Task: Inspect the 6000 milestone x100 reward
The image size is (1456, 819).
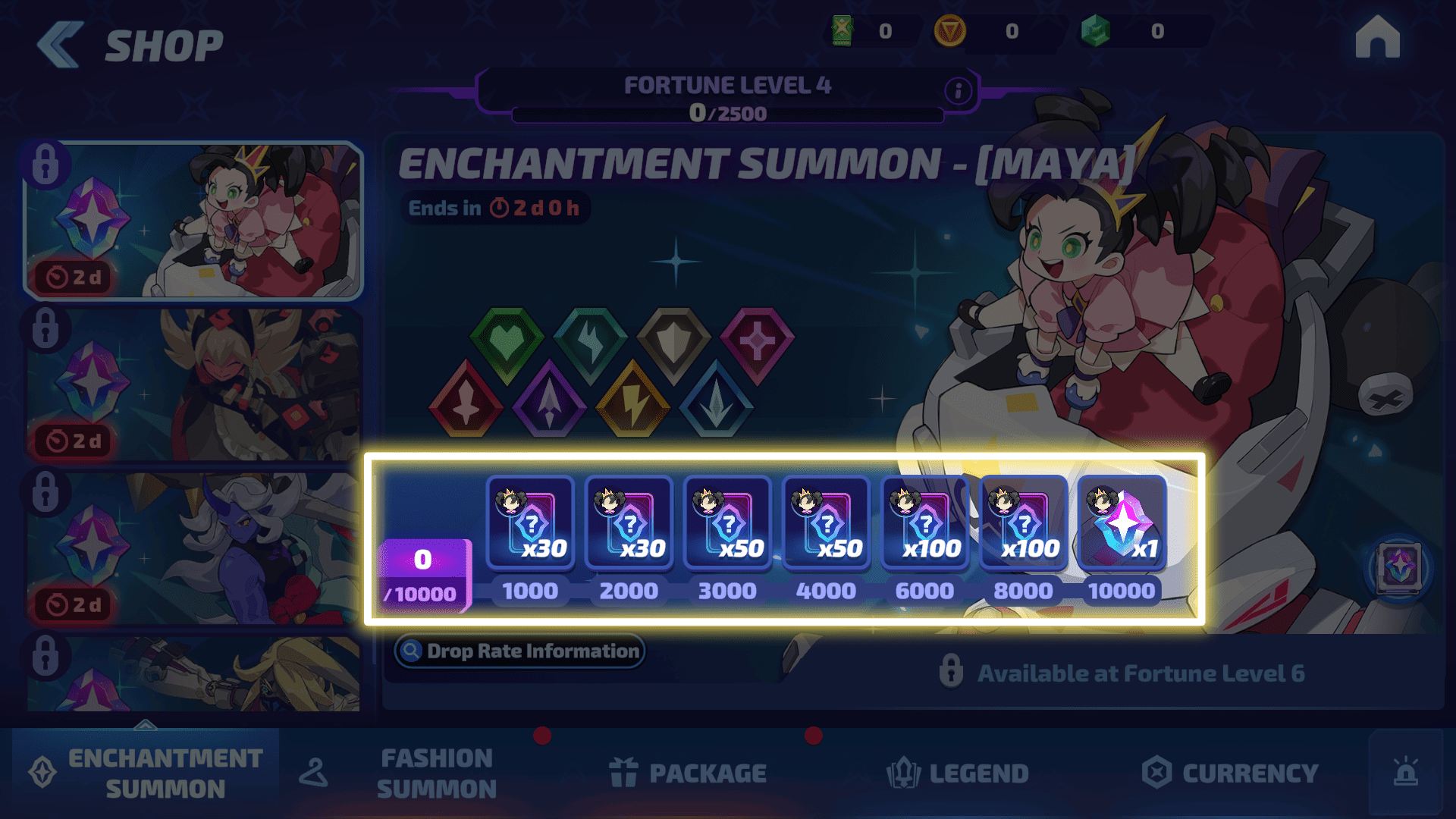Action: (x=924, y=523)
